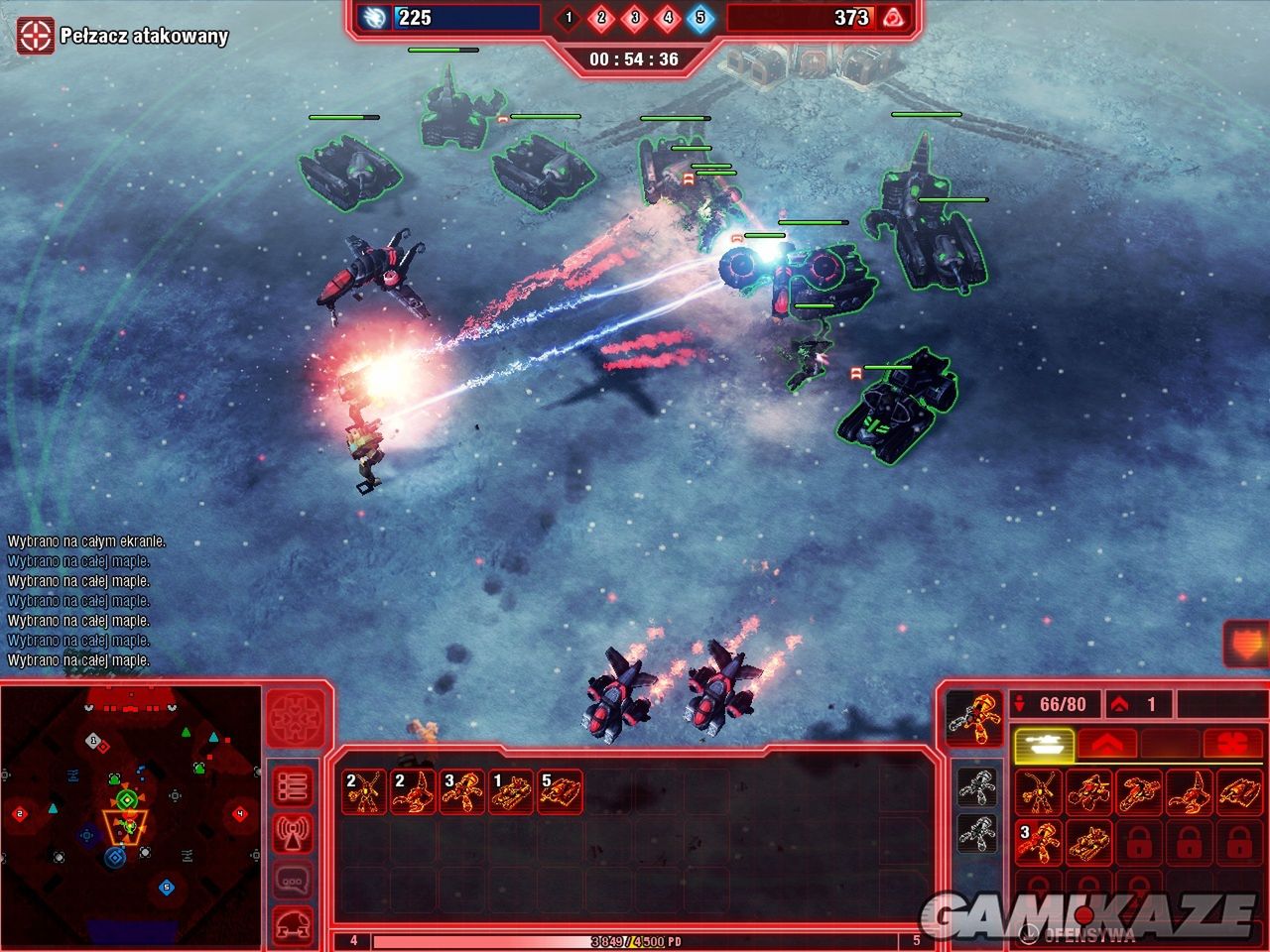
Task: Activate the radio beacon button
Action: (293, 833)
